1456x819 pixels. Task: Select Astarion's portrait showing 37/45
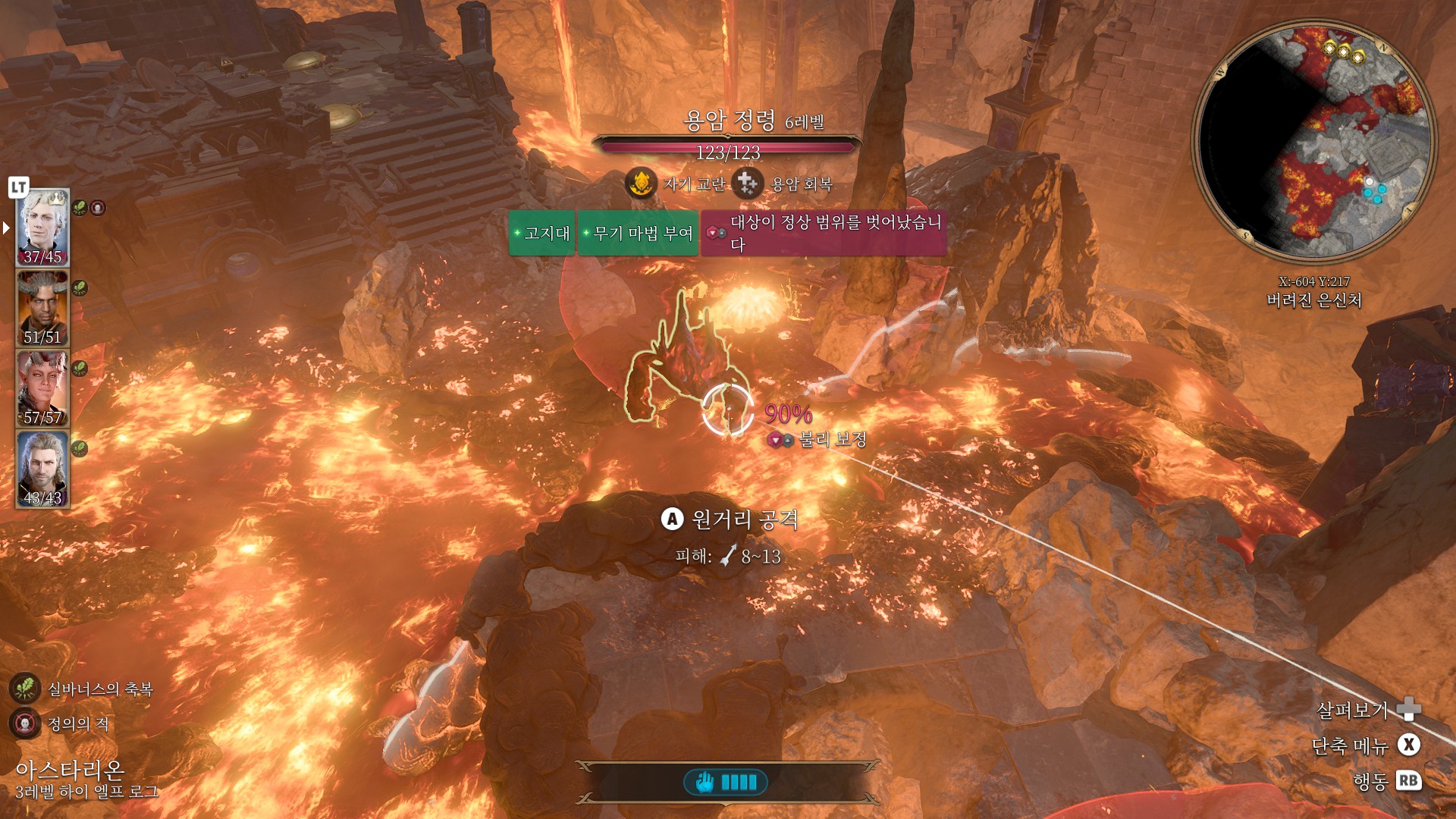42,227
